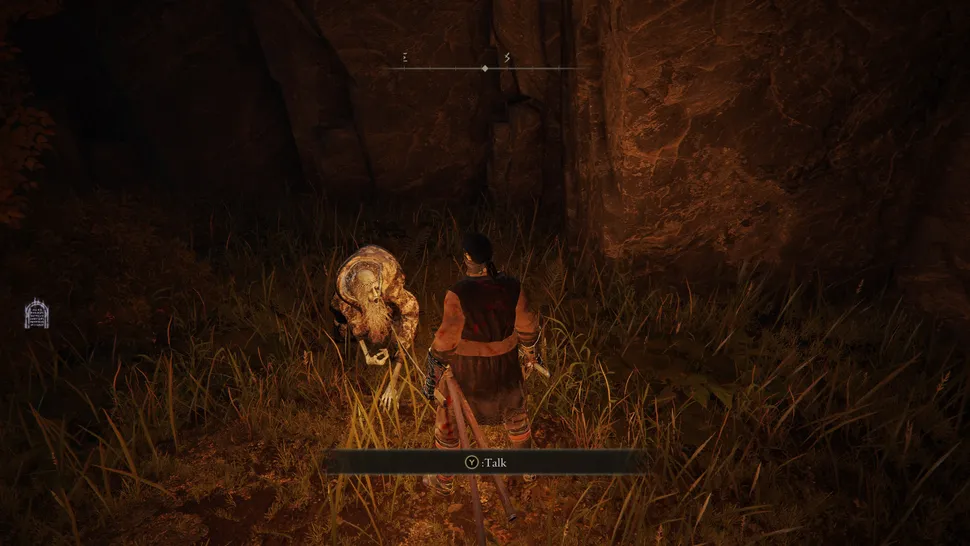The image size is (970, 546).
Task: Click the compass bar at the top
Action: click(x=485, y=67)
